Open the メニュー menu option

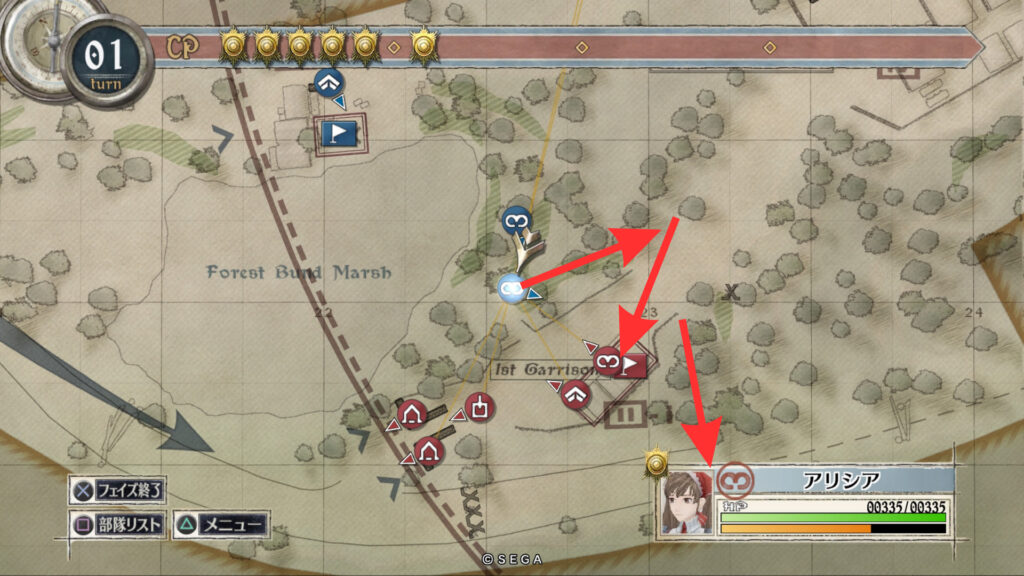pyautogui.click(x=220, y=524)
